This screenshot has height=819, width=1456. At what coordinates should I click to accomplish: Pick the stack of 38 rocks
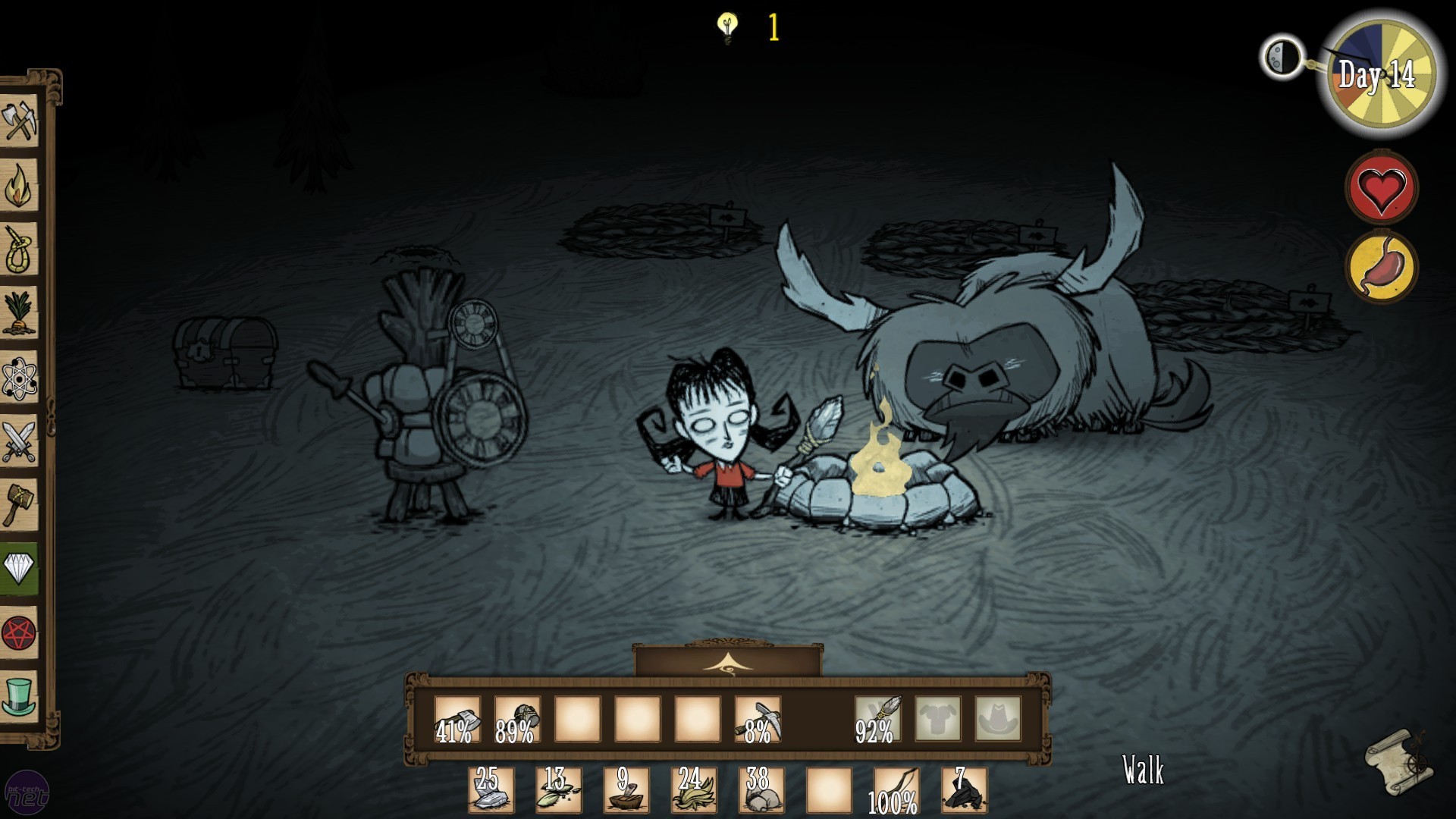click(761, 790)
